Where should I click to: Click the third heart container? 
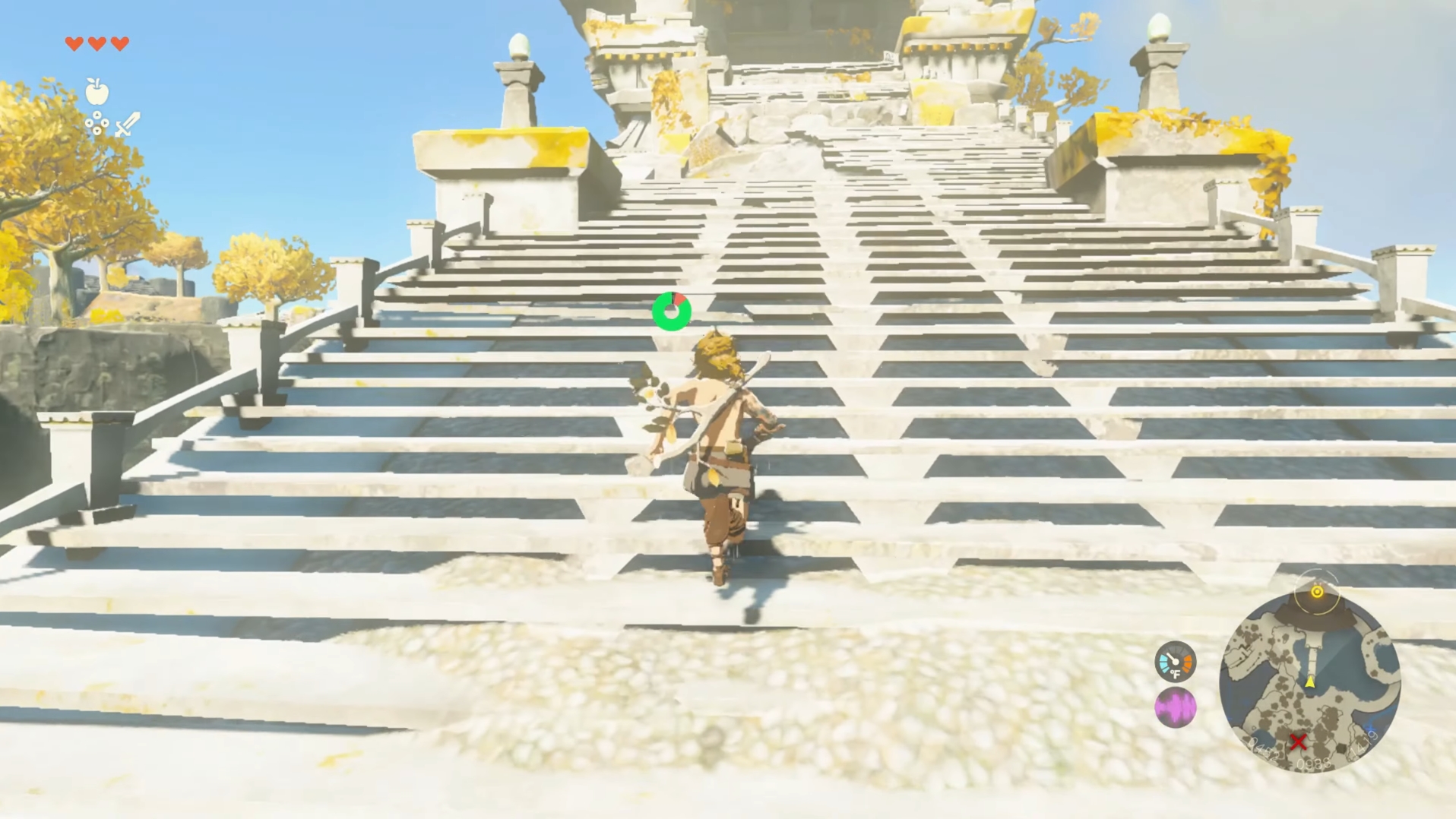[119, 43]
